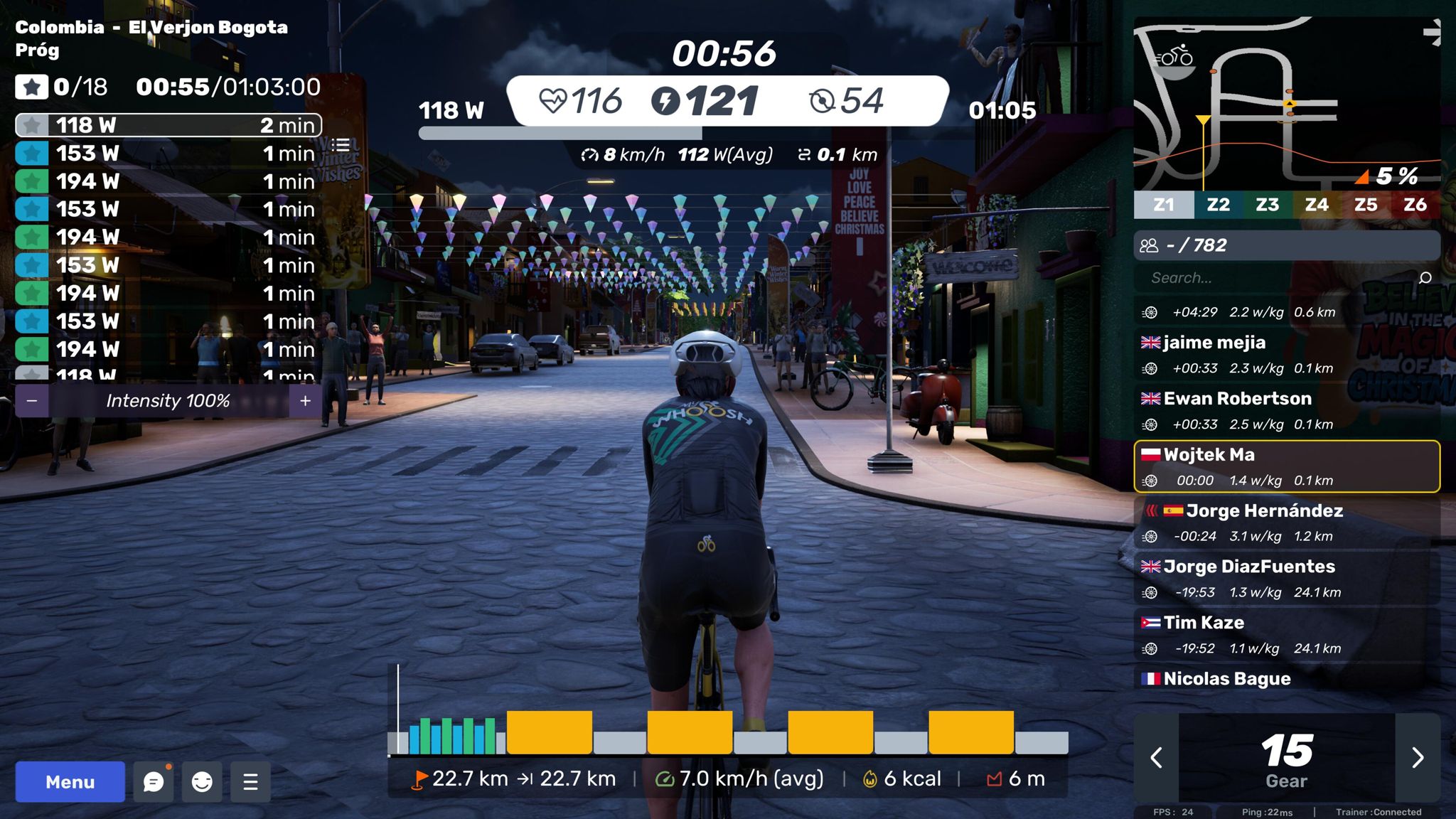Toggle the workout interval list icon
This screenshot has height=819, width=1456.
point(341,145)
